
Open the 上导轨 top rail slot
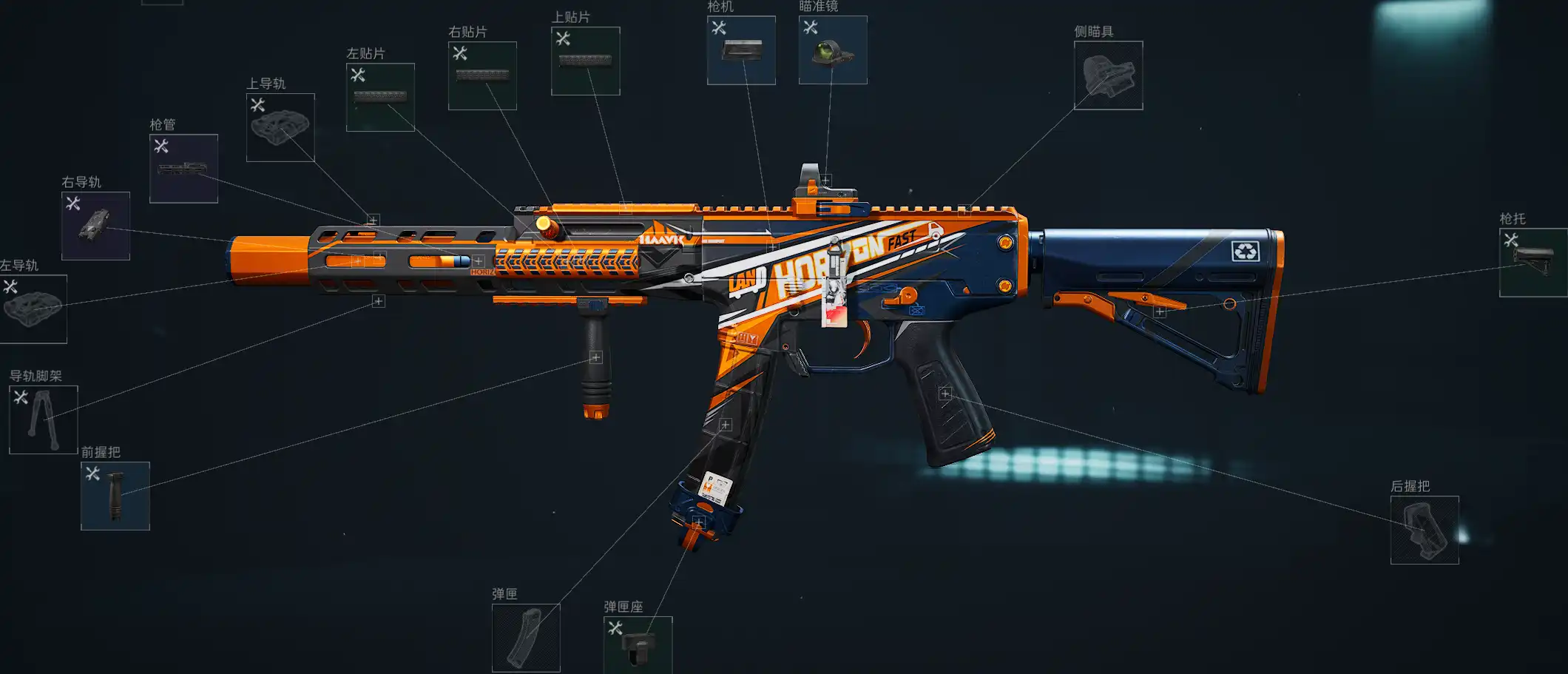tap(280, 127)
